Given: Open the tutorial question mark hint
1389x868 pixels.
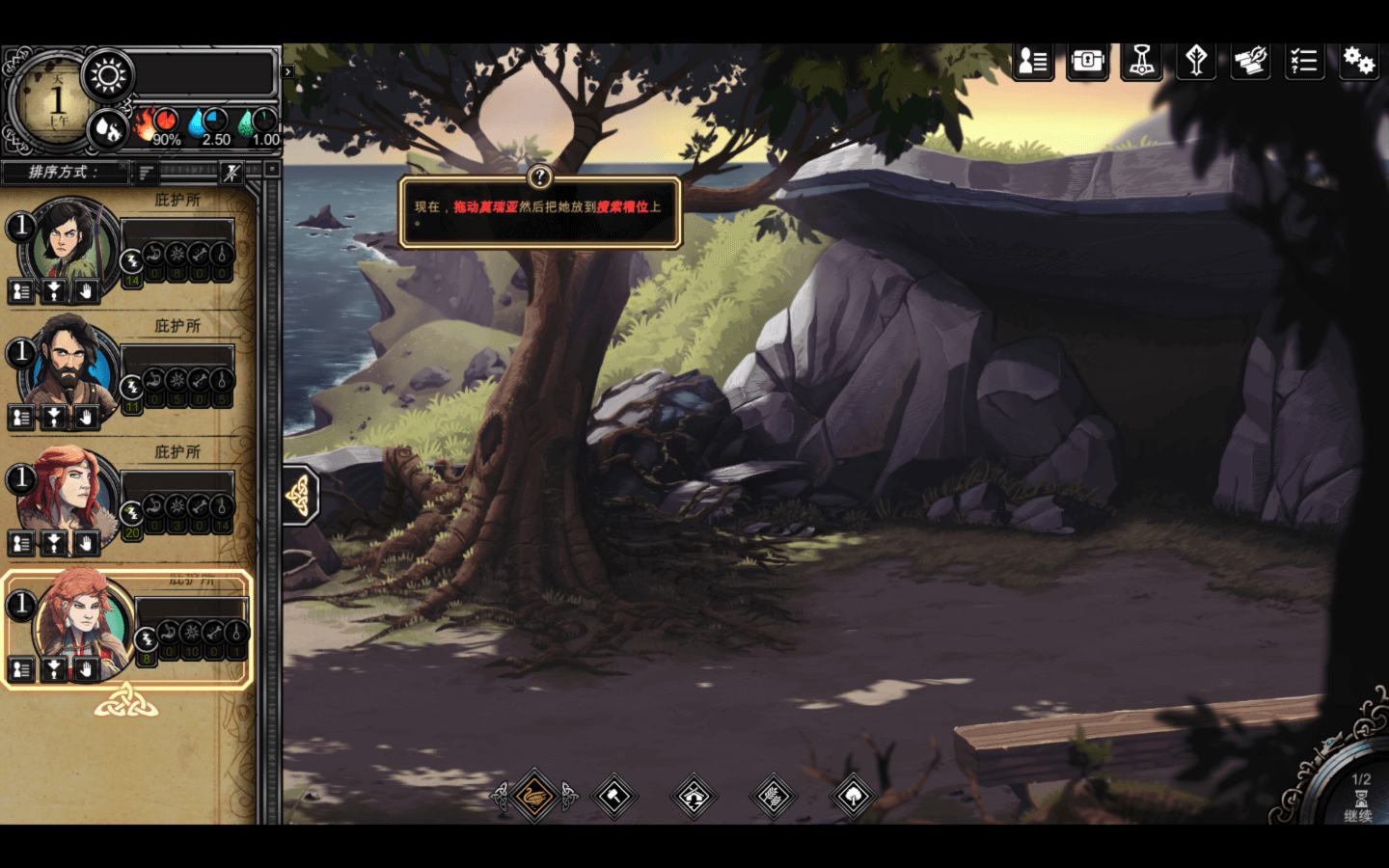Looking at the screenshot, I should tap(540, 176).
